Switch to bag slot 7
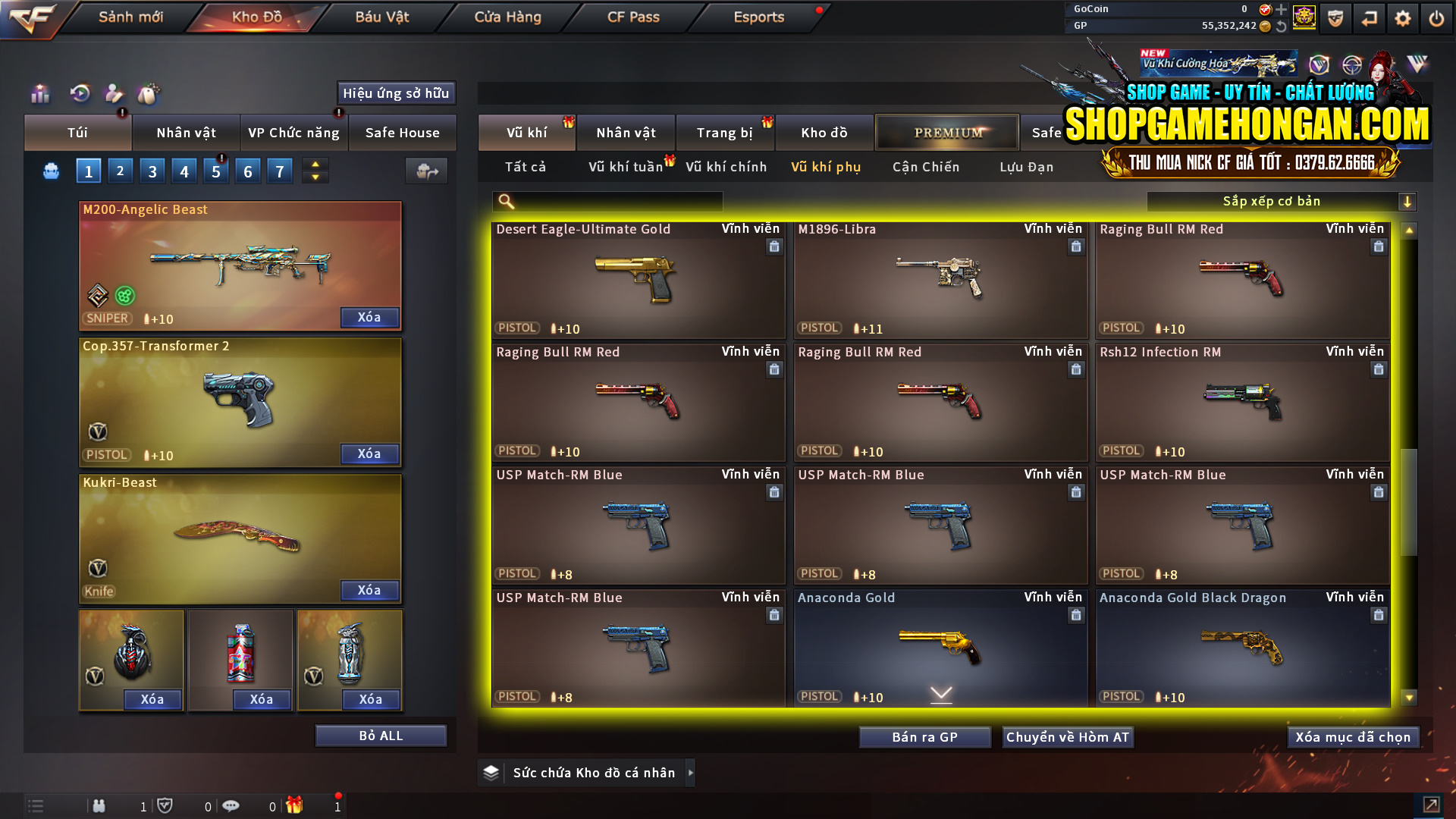This screenshot has width=1456, height=819. tap(279, 171)
